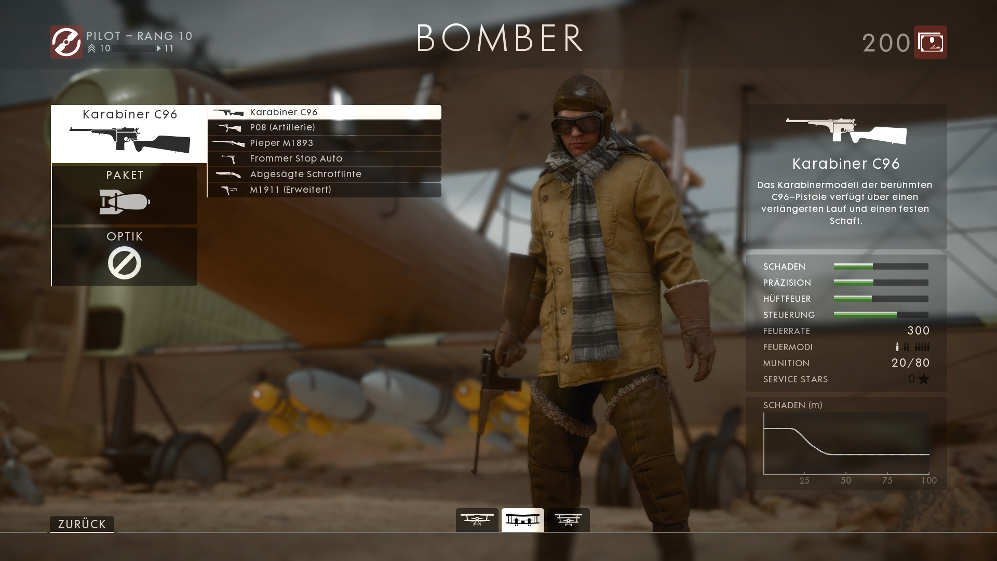Open the Karabiner C96 primary weapon slot
Image resolution: width=997 pixels, height=561 pixels.
(x=125, y=134)
